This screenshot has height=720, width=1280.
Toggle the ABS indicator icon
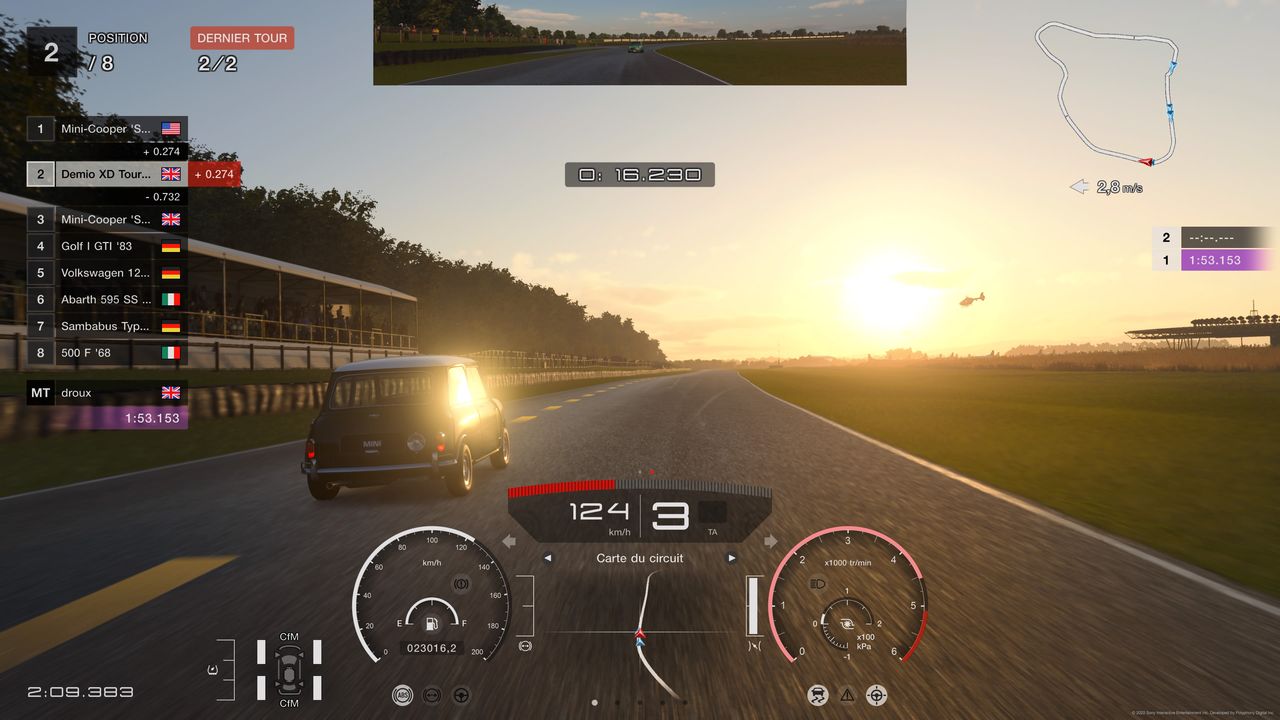[402, 695]
